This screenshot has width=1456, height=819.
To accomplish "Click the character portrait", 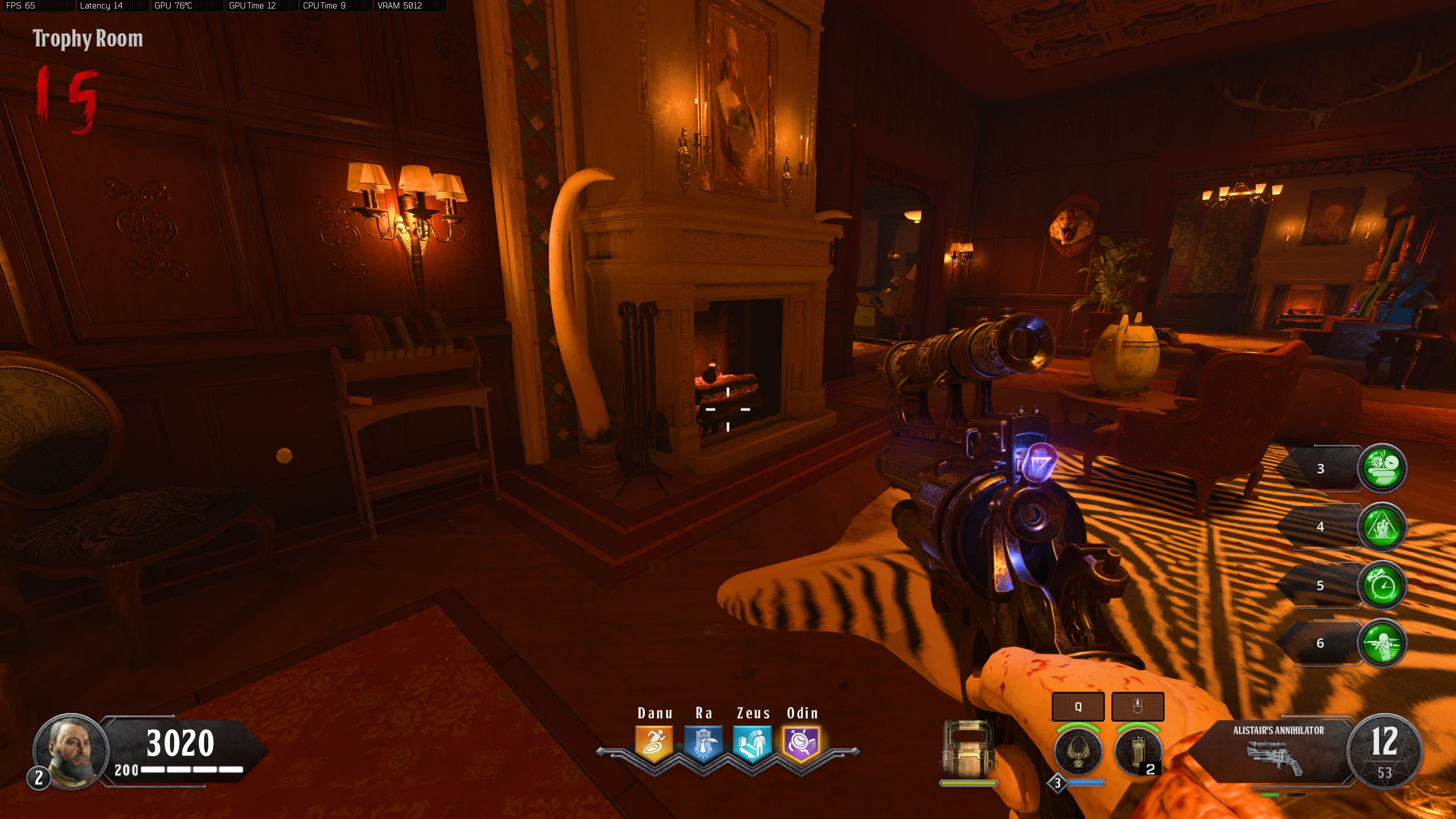I will (x=72, y=751).
